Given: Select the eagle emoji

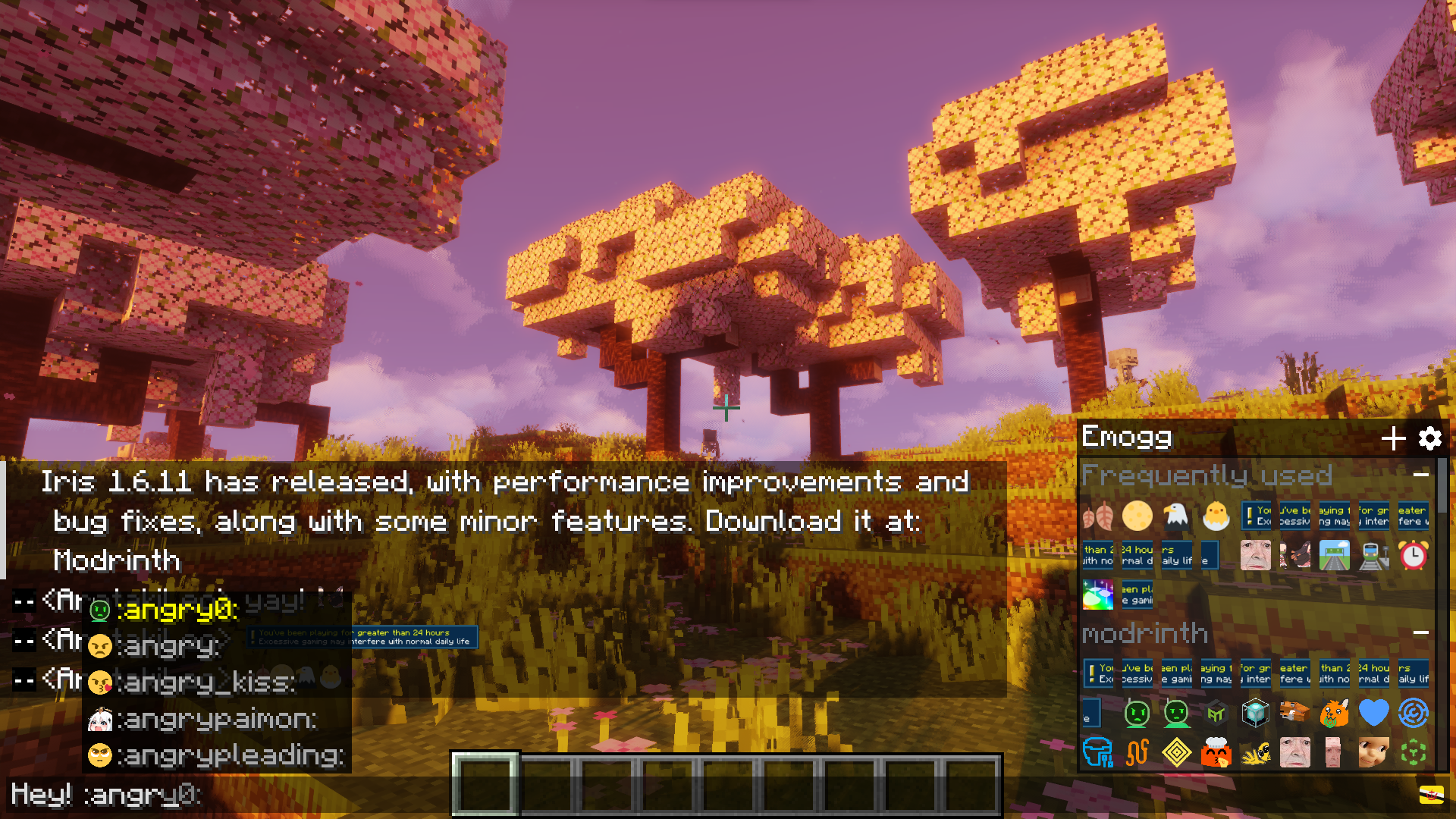Looking at the screenshot, I should pyautogui.click(x=1176, y=516).
